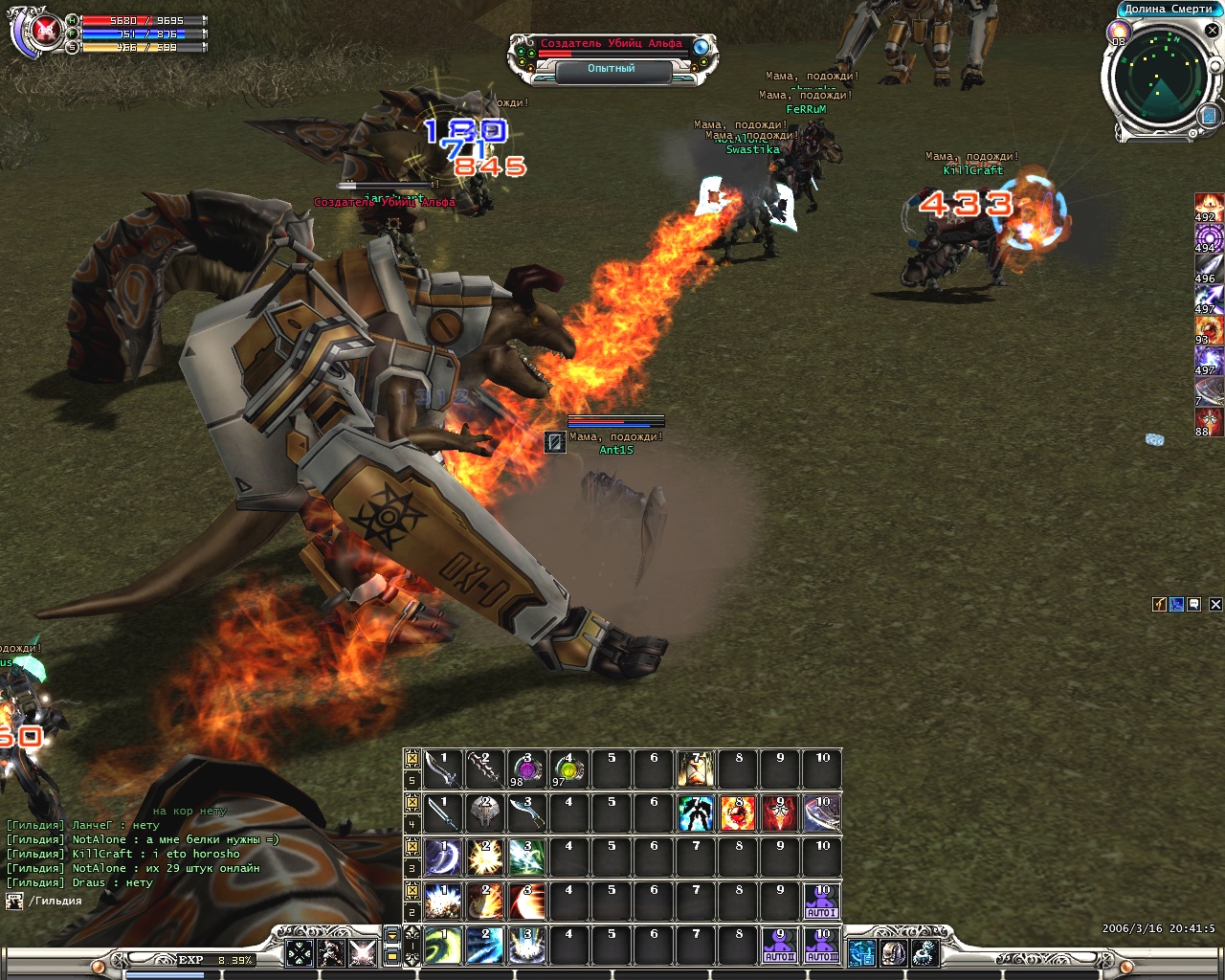
Task: Activate the AUTO III macro slot
Action: click(x=822, y=946)
